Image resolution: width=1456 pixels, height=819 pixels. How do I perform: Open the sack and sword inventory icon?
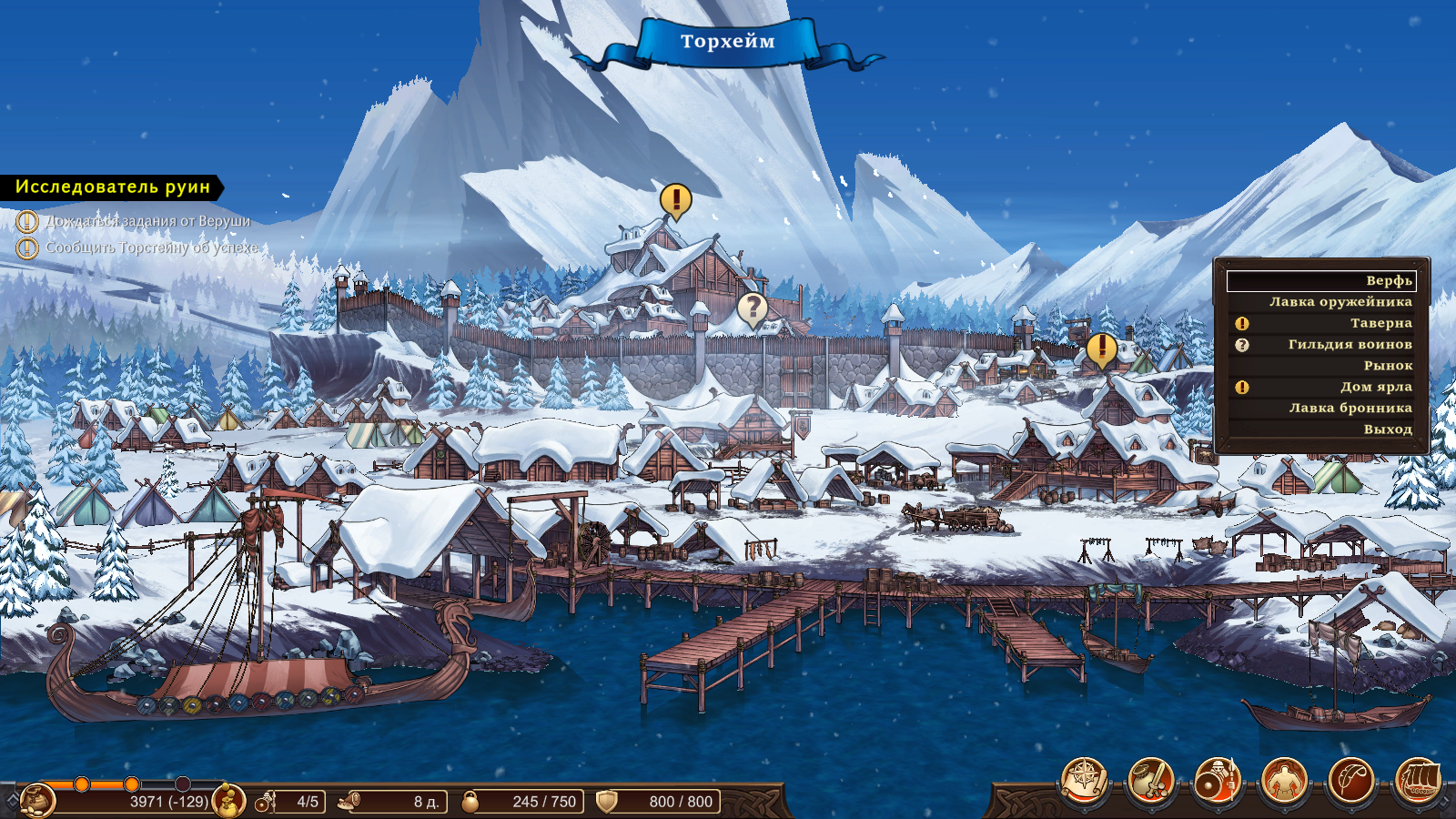coord(1151,781)
